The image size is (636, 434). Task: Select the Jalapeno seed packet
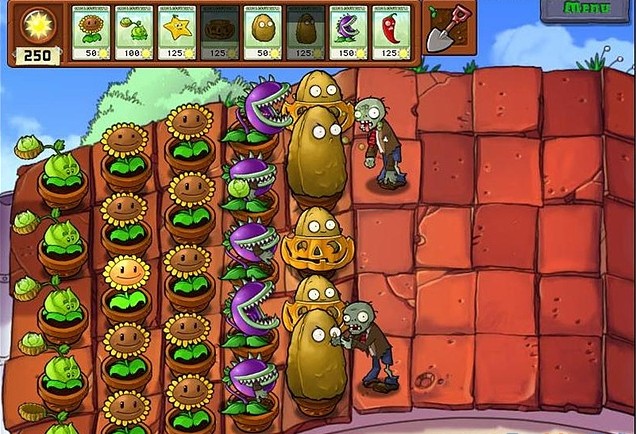pyautogui.click(x=393, y=31)
